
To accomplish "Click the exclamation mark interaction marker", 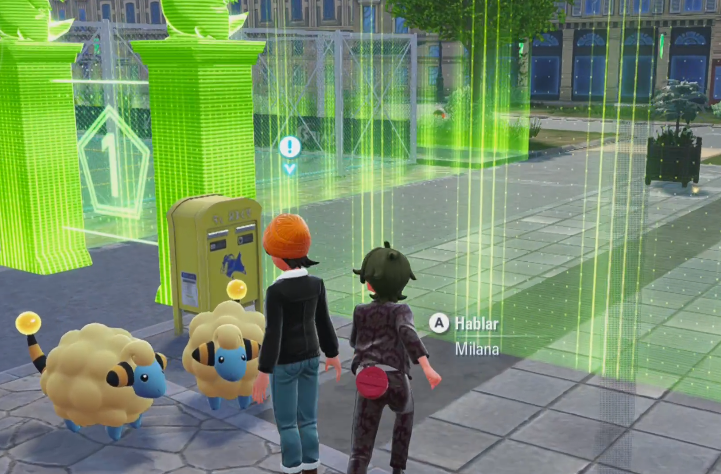I will (290, 147).
